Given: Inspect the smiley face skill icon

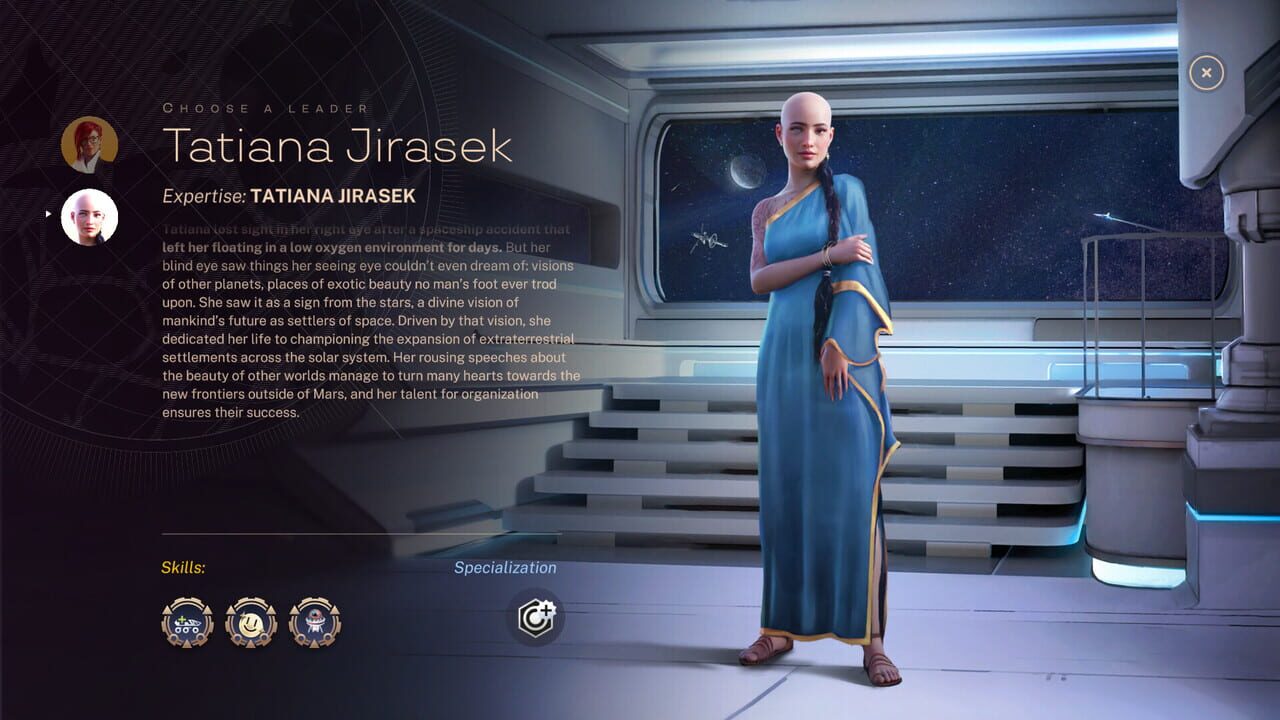Looking at the screenshot, I should (x=251, y=622).
